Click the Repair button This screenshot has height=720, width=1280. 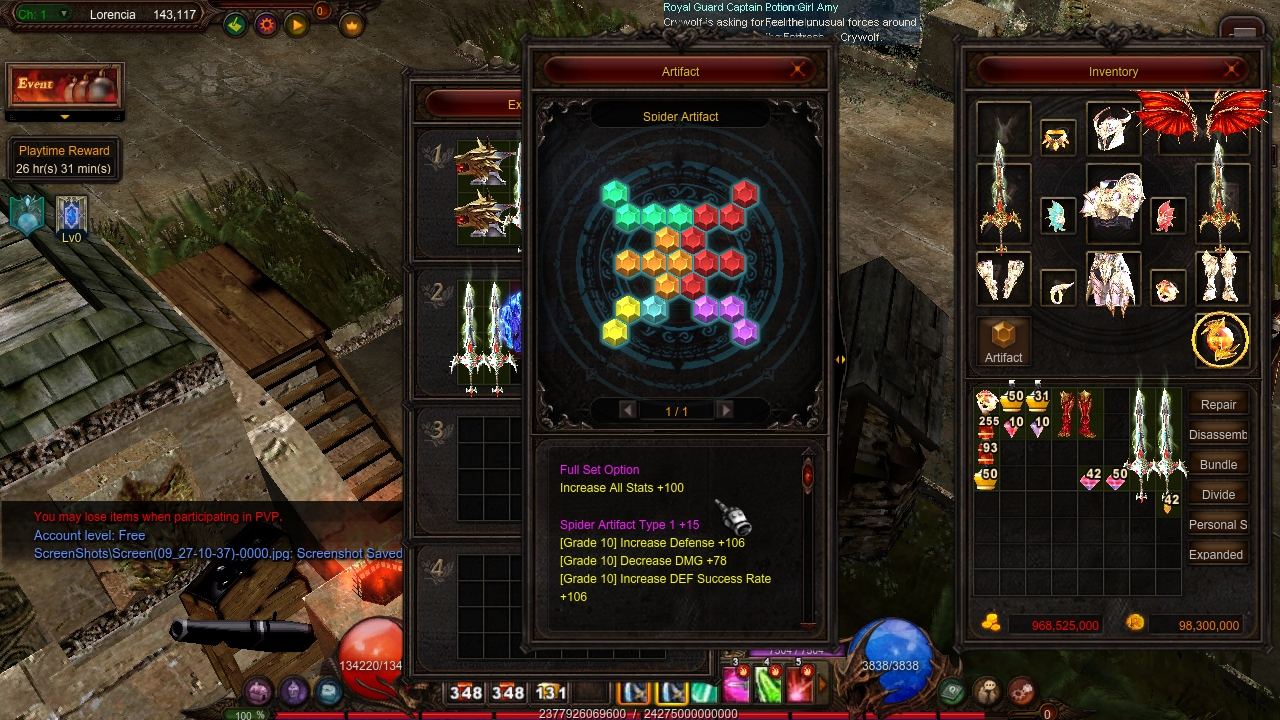pyautogui.click(x=1218, y=405)
